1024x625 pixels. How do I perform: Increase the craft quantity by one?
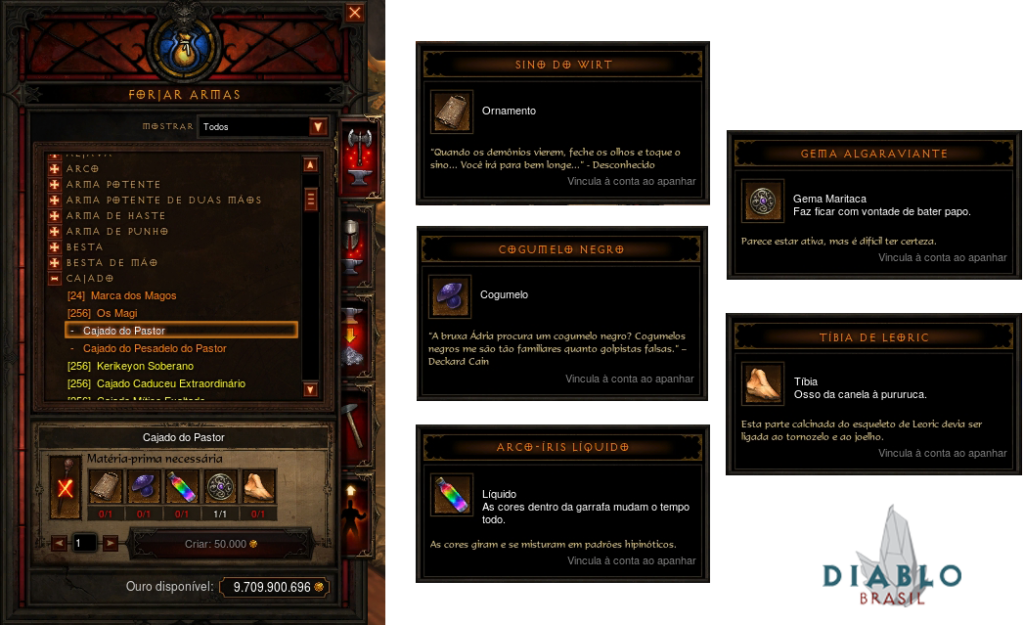[x=111, y=543]
